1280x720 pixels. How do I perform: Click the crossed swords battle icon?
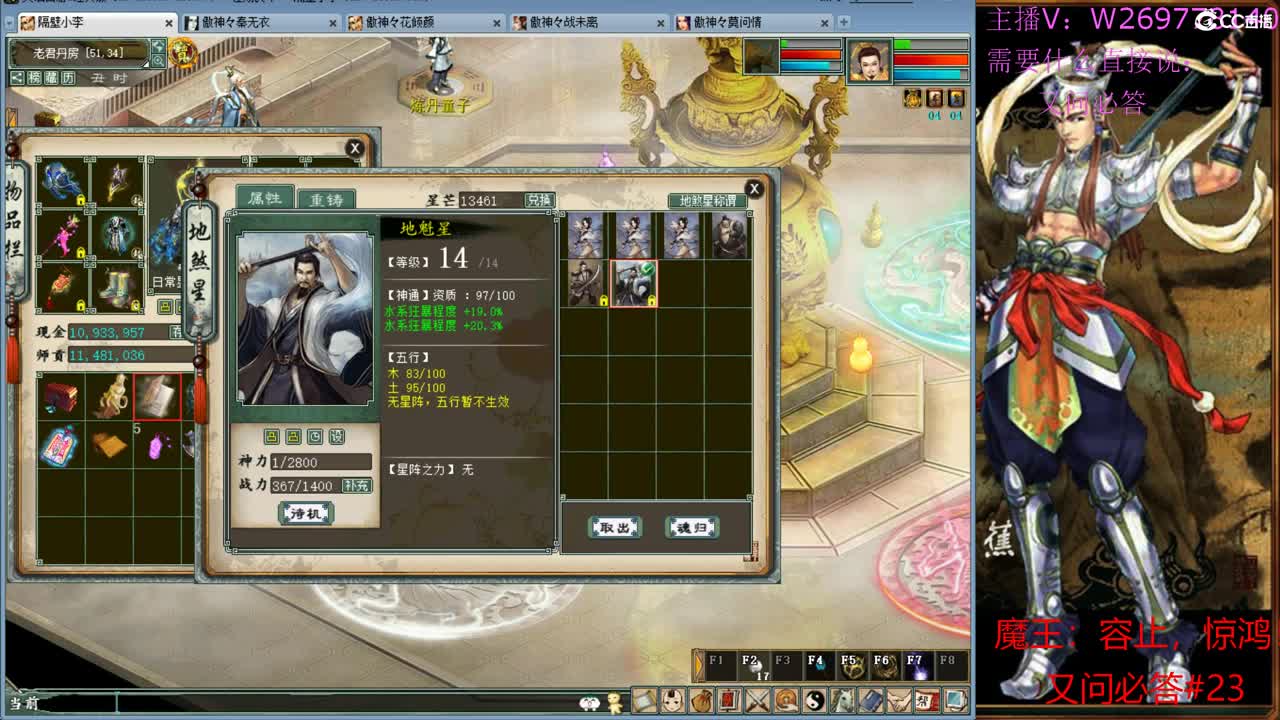point(756,701)
